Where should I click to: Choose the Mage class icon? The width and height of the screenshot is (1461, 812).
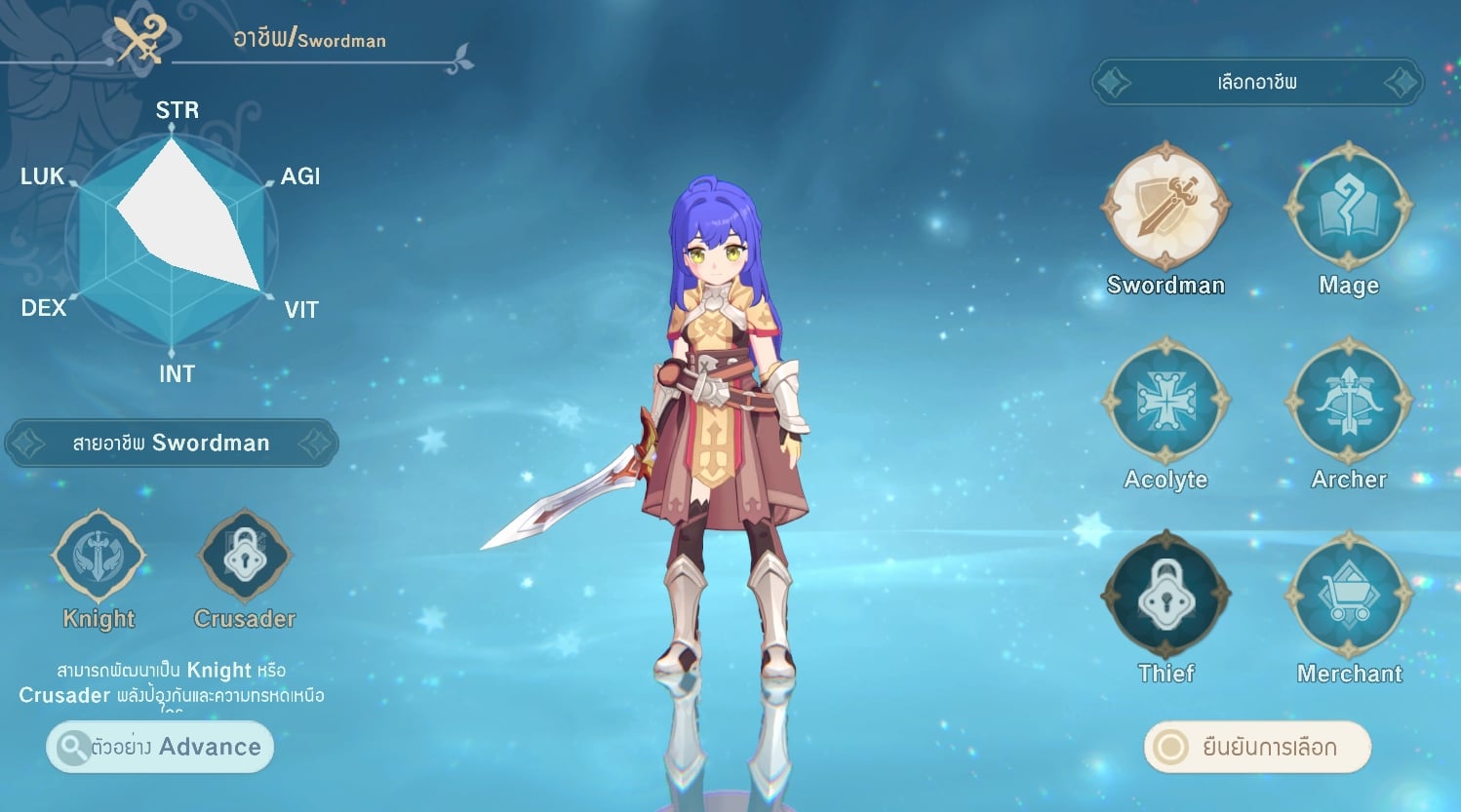[1349, 207]
